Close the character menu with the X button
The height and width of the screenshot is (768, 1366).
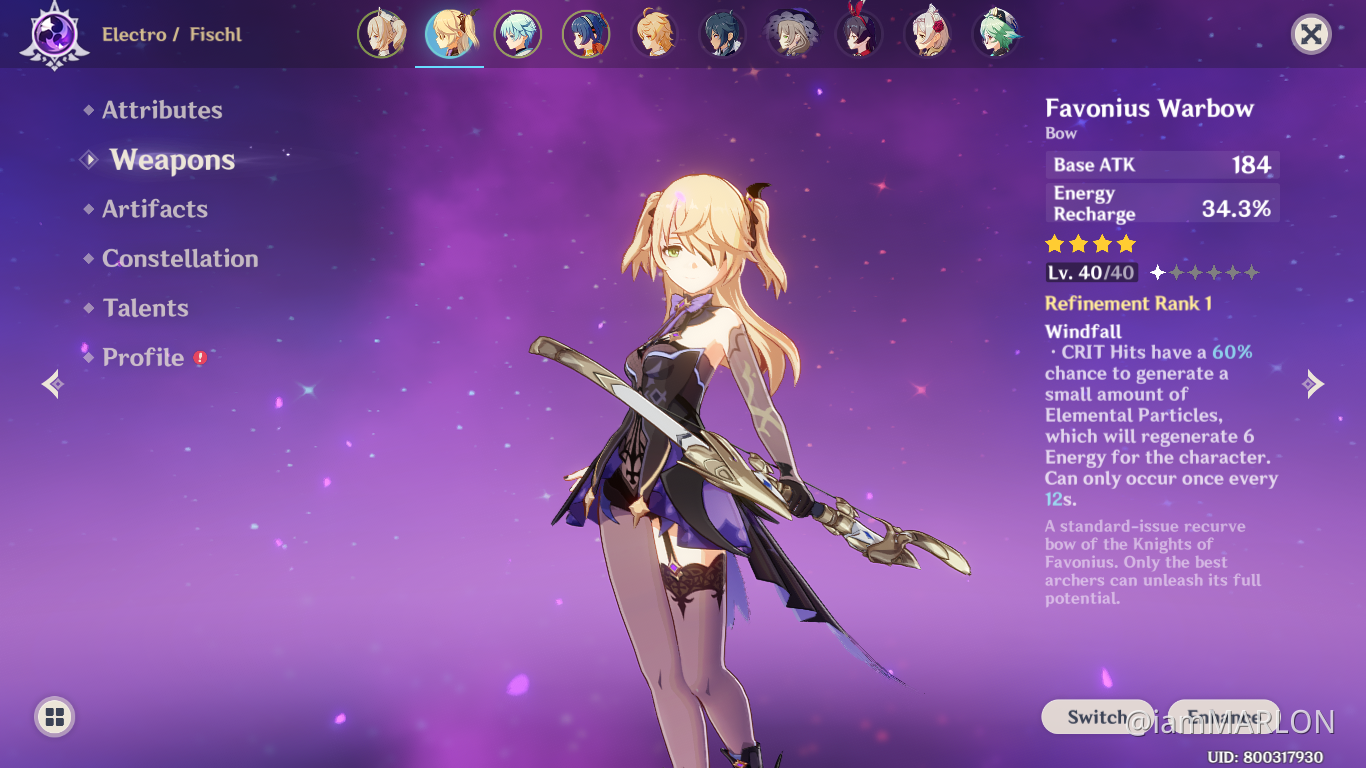point(1310,34)
